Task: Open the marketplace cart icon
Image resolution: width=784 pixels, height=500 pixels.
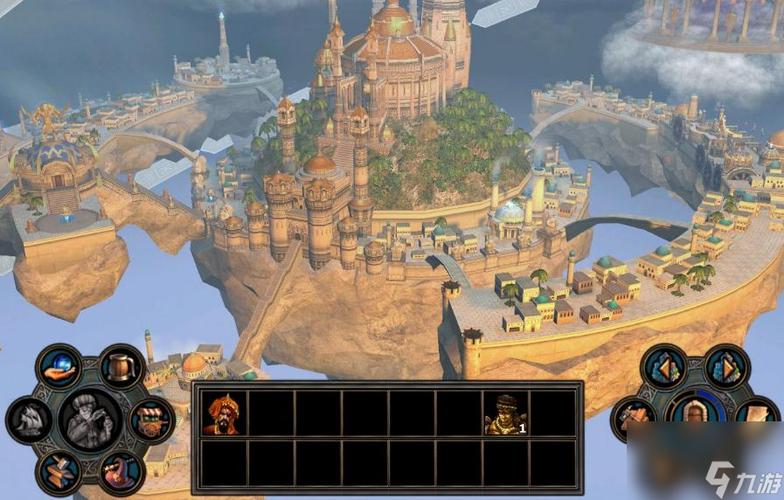Action: click(152, 419)
